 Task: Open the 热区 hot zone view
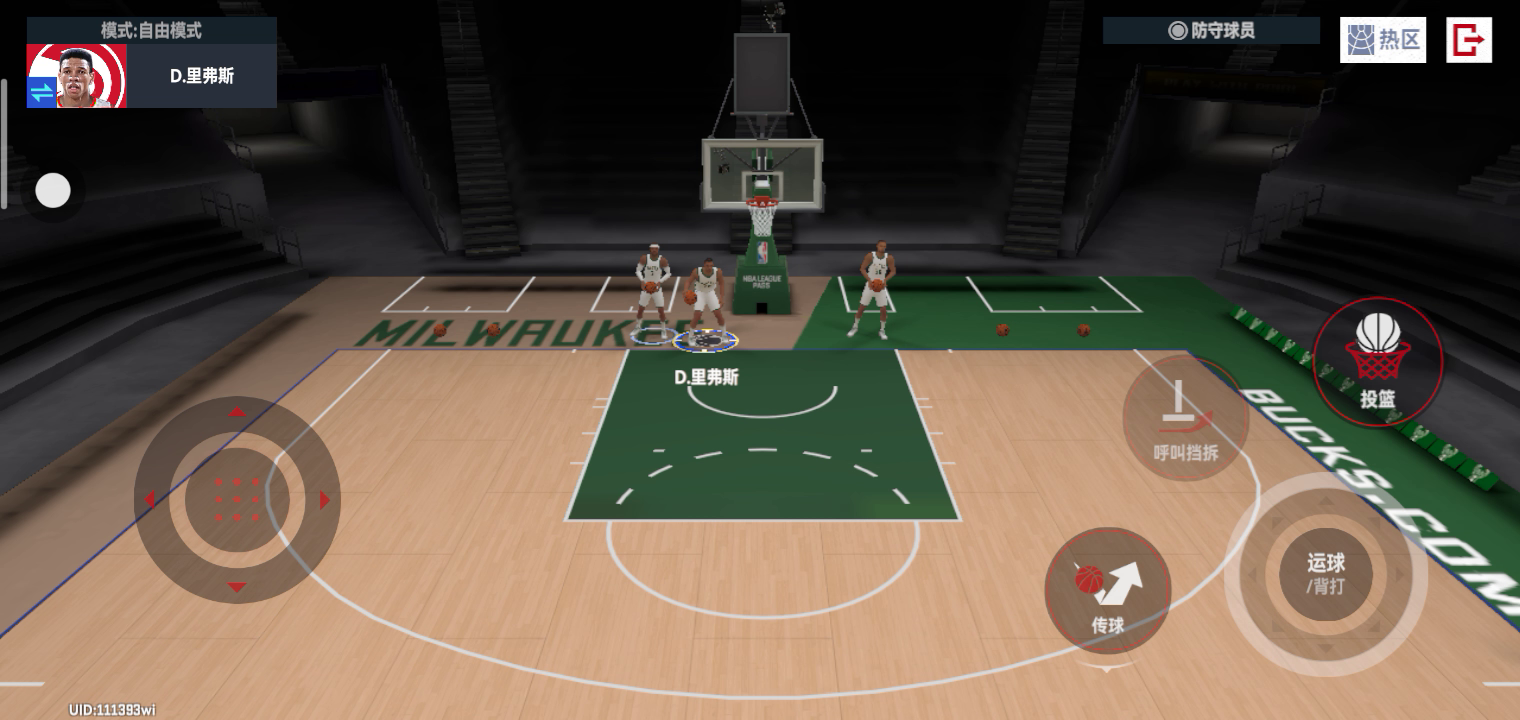click(1383, 40)
